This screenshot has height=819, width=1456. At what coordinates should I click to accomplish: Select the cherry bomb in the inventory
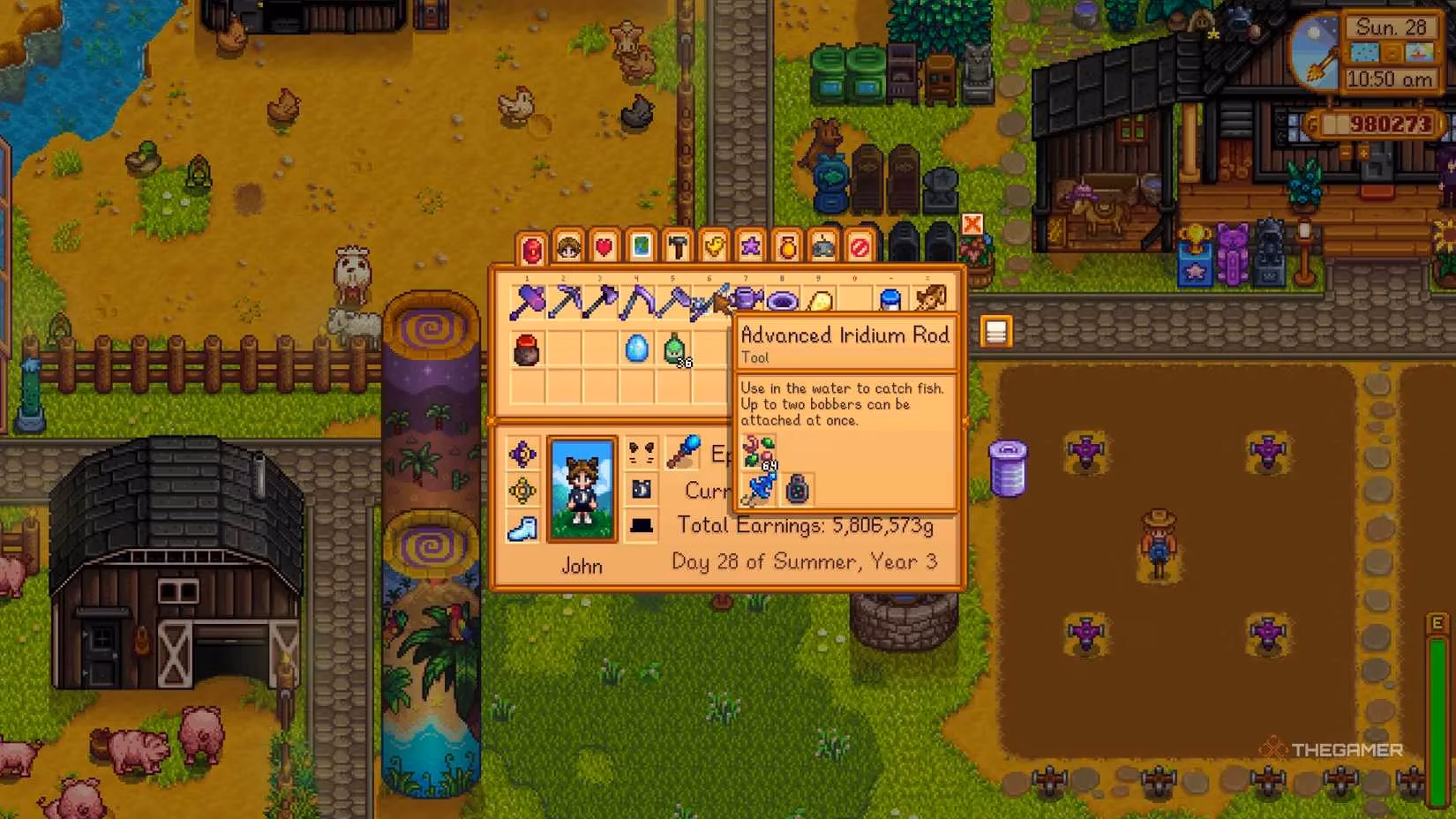(x=526, y=349)
